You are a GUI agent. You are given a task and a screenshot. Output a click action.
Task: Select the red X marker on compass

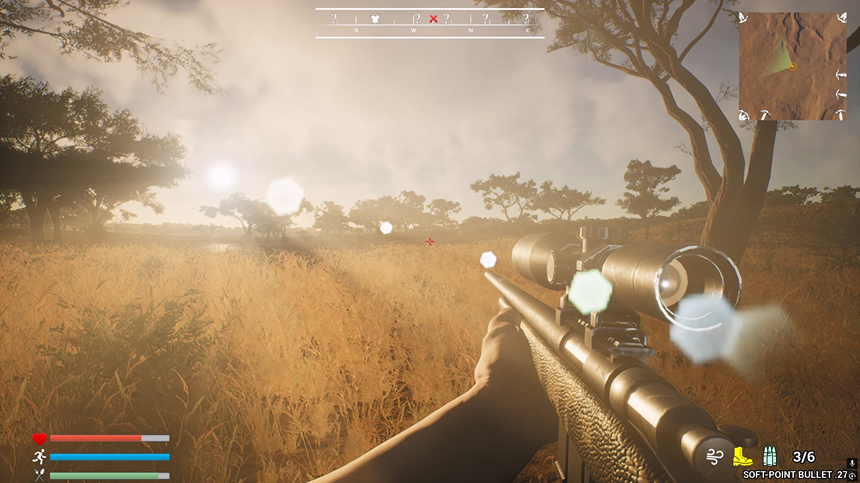point(433,18)
